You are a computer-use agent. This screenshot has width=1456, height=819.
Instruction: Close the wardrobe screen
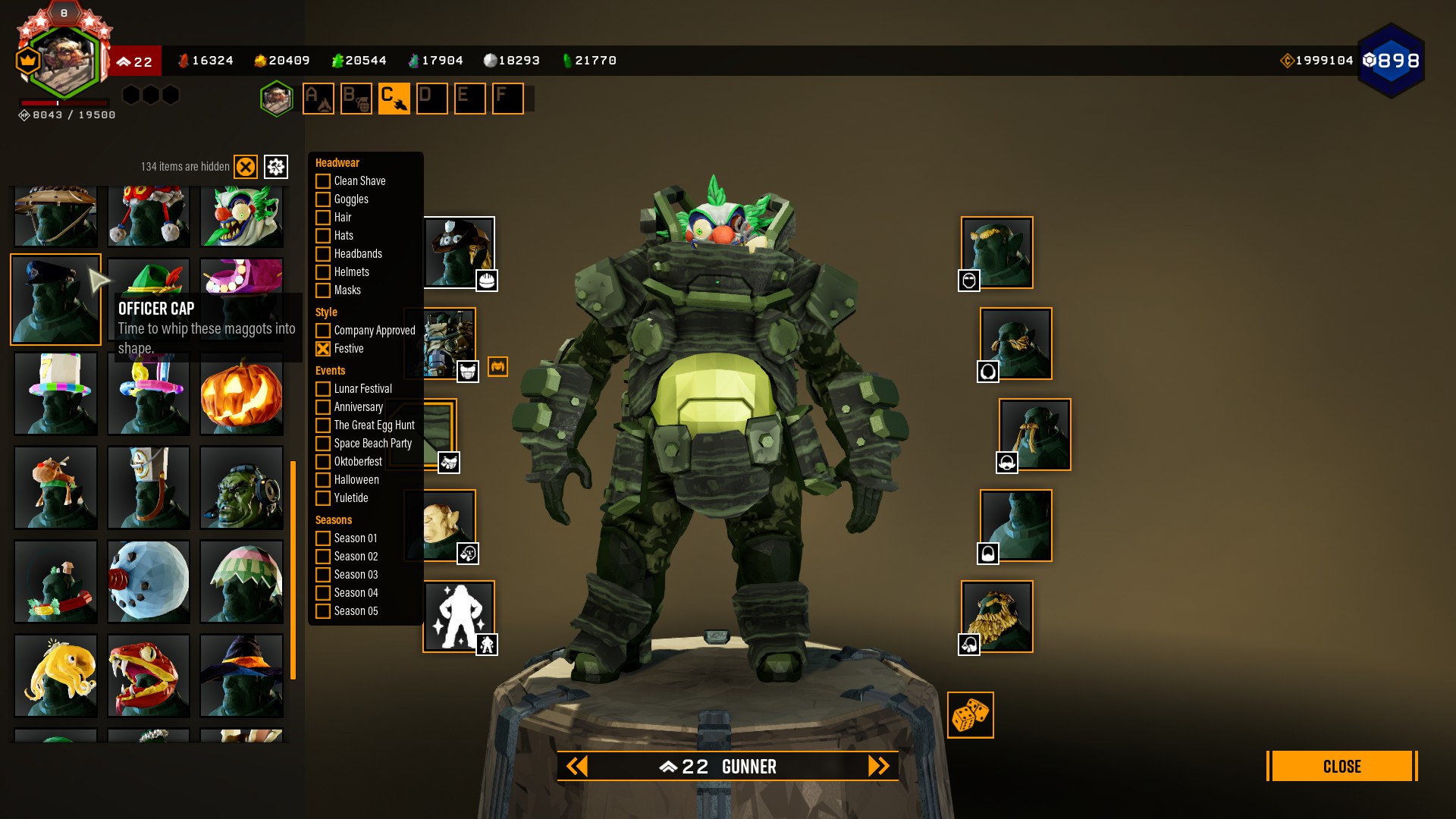pos(1341,766)
